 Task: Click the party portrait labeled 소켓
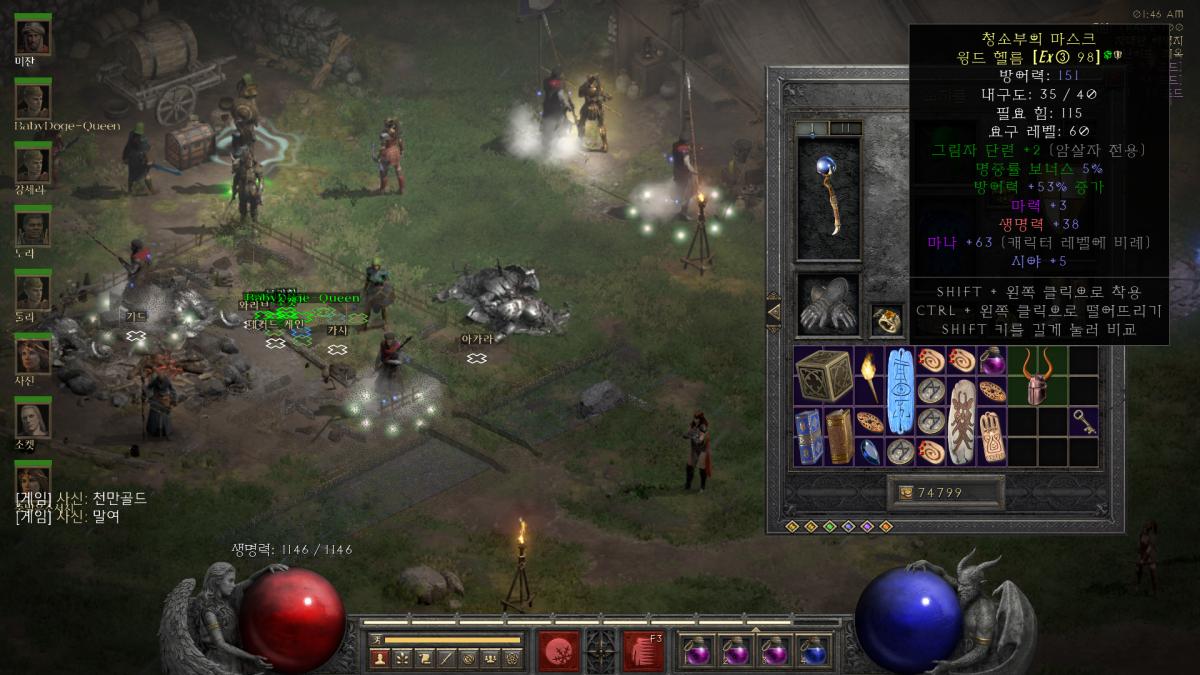(x=33, y=418)
